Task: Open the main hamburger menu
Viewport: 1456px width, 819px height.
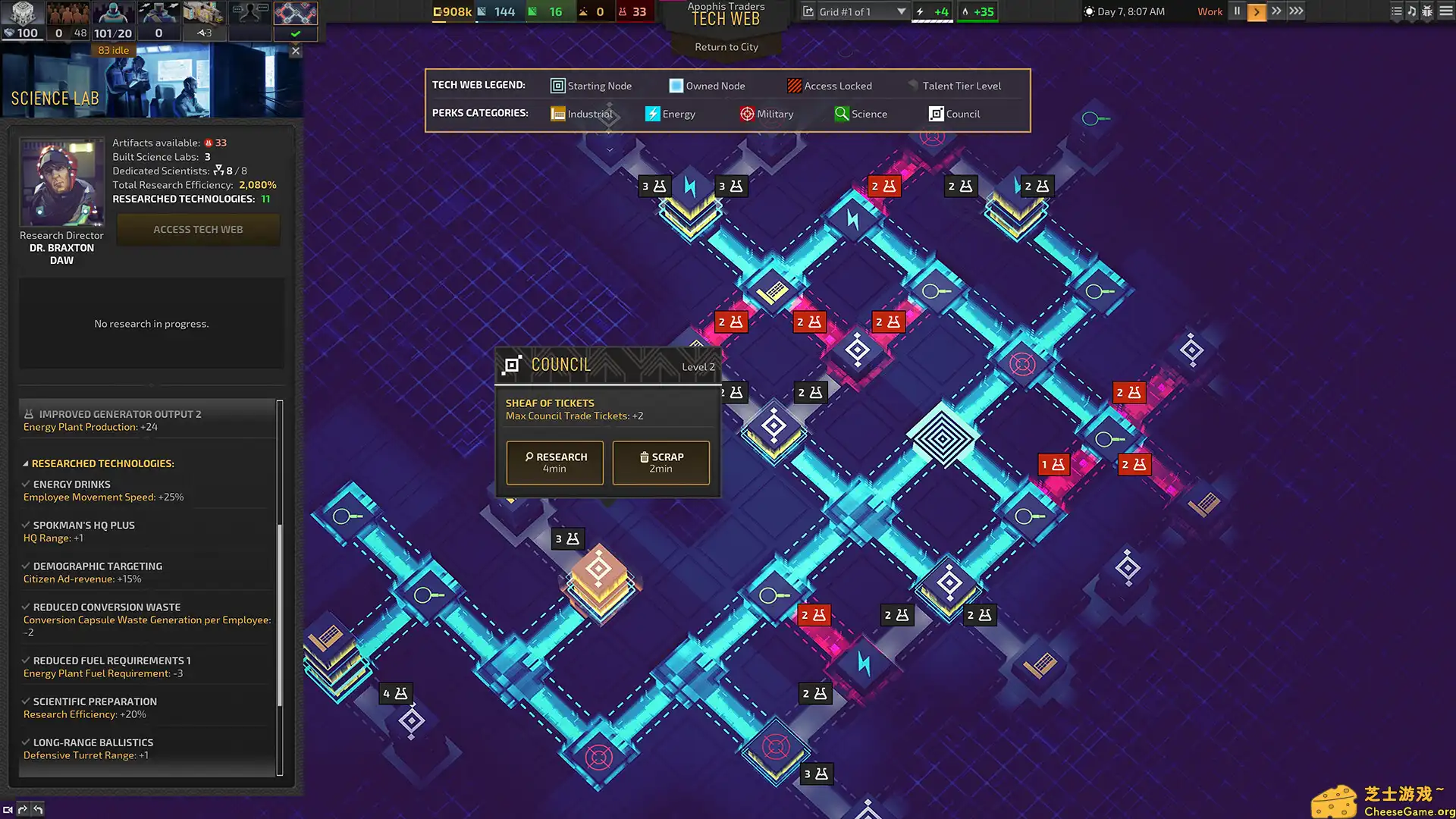Action: [x=1446, y=11]
